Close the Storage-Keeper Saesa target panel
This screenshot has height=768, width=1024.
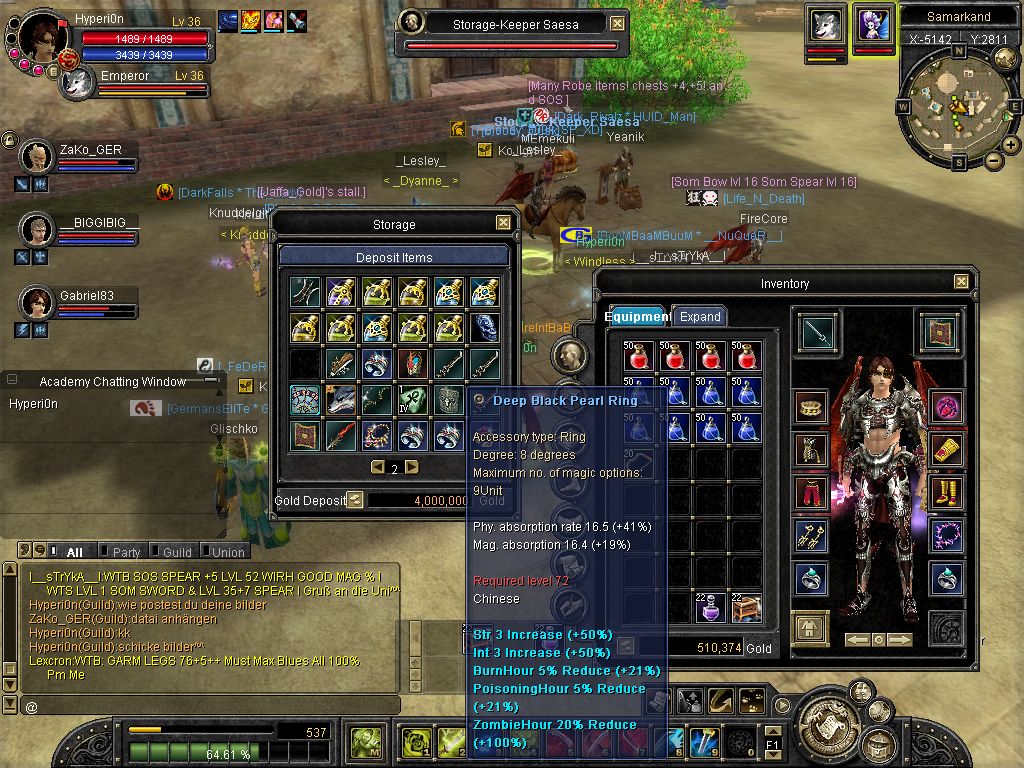coord(617,23)
